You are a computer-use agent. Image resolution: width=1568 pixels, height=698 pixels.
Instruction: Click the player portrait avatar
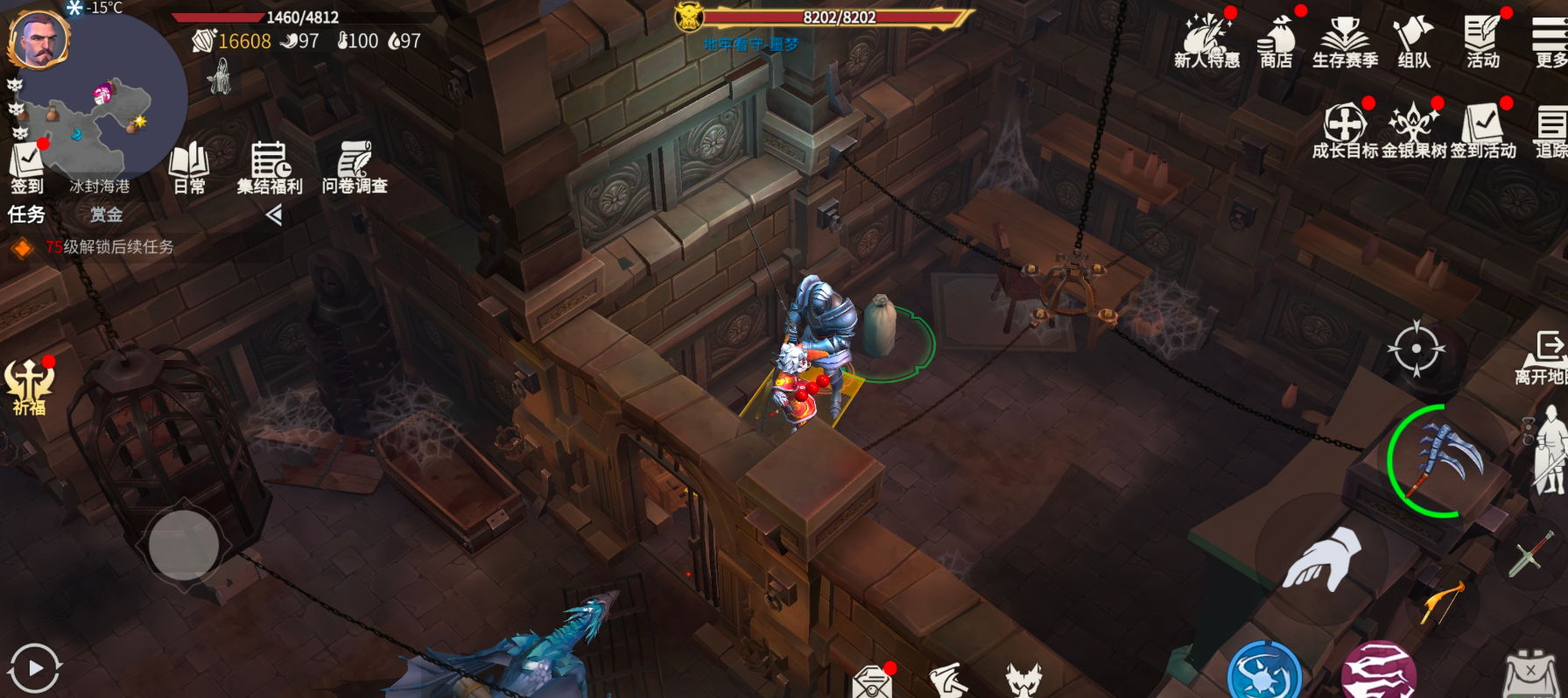coord(39,40)
